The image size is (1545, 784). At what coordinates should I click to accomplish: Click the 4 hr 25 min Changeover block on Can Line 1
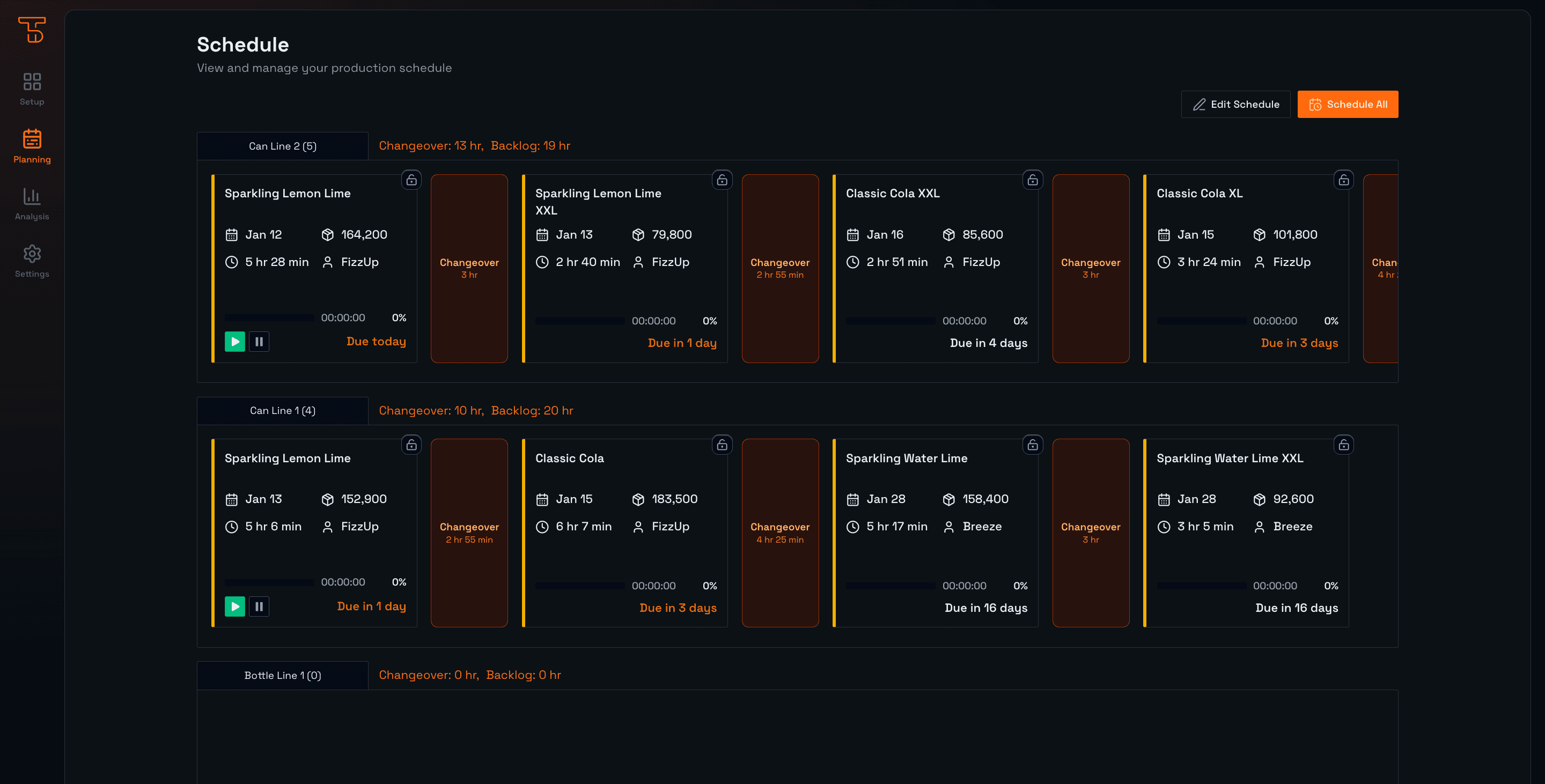point(779,532)
